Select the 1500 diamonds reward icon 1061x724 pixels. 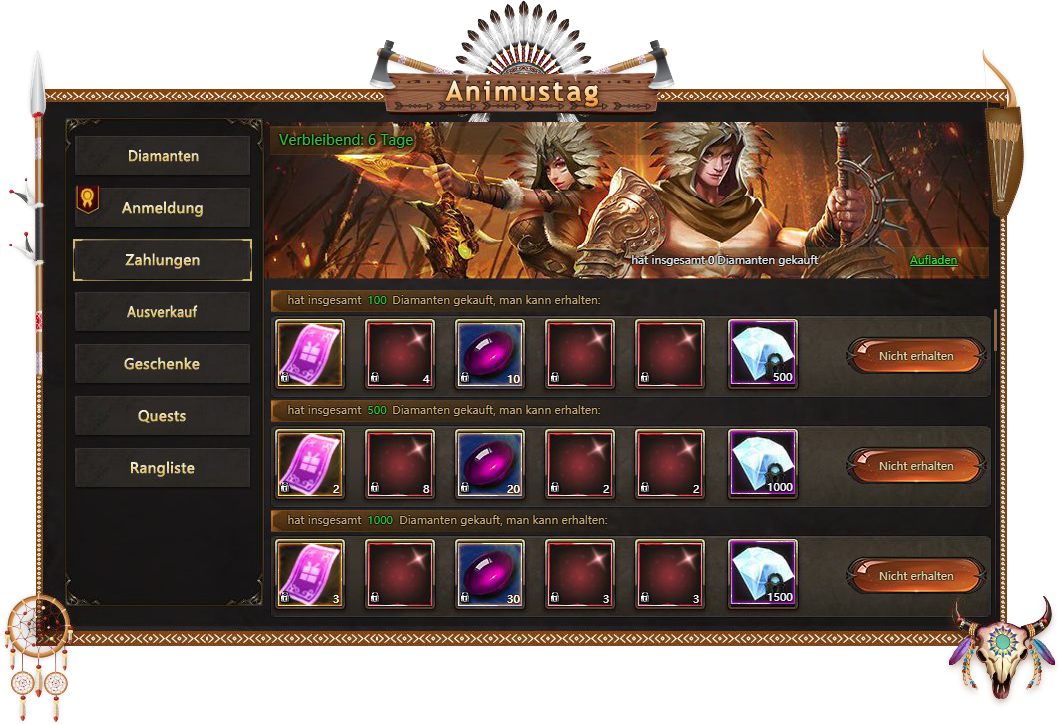763,573
